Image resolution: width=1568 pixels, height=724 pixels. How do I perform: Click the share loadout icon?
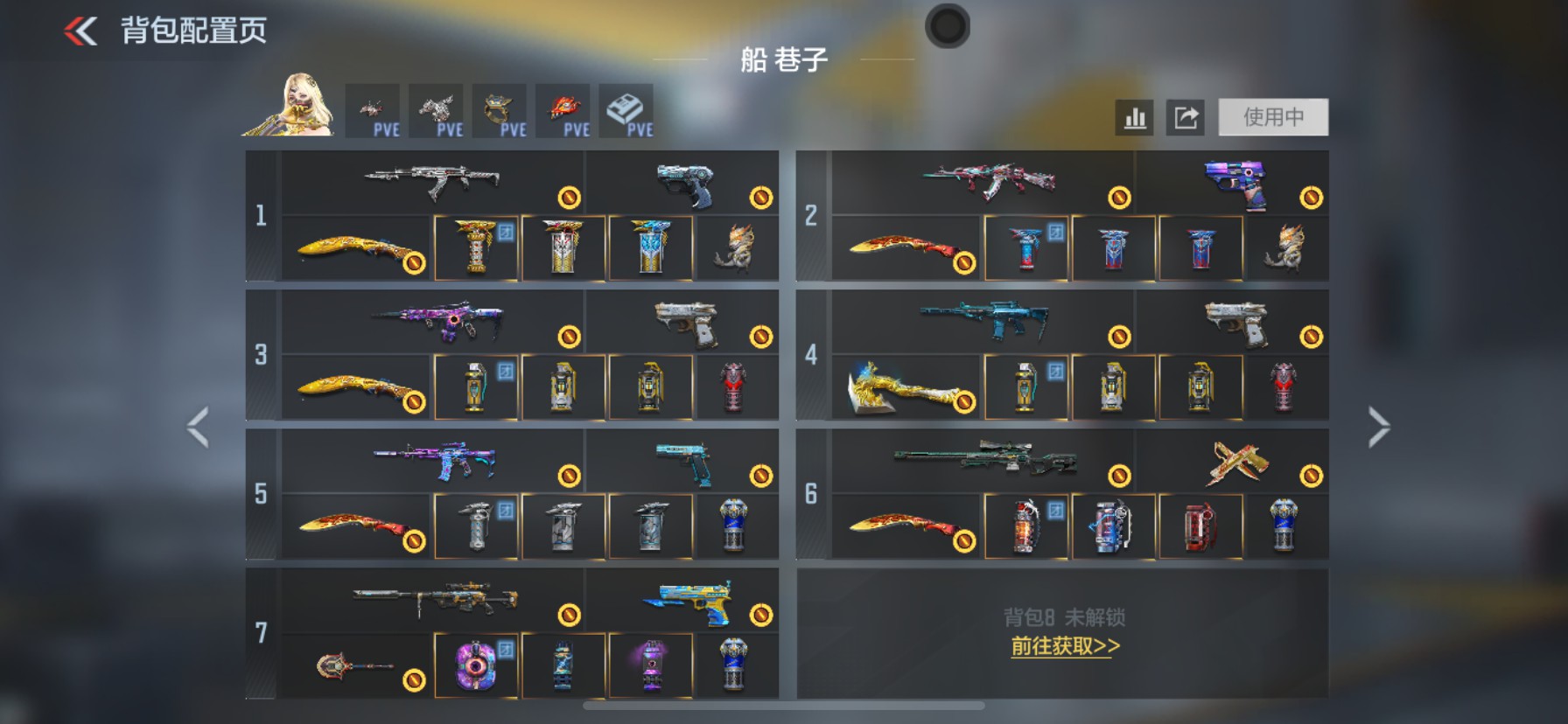[1186, 116]
